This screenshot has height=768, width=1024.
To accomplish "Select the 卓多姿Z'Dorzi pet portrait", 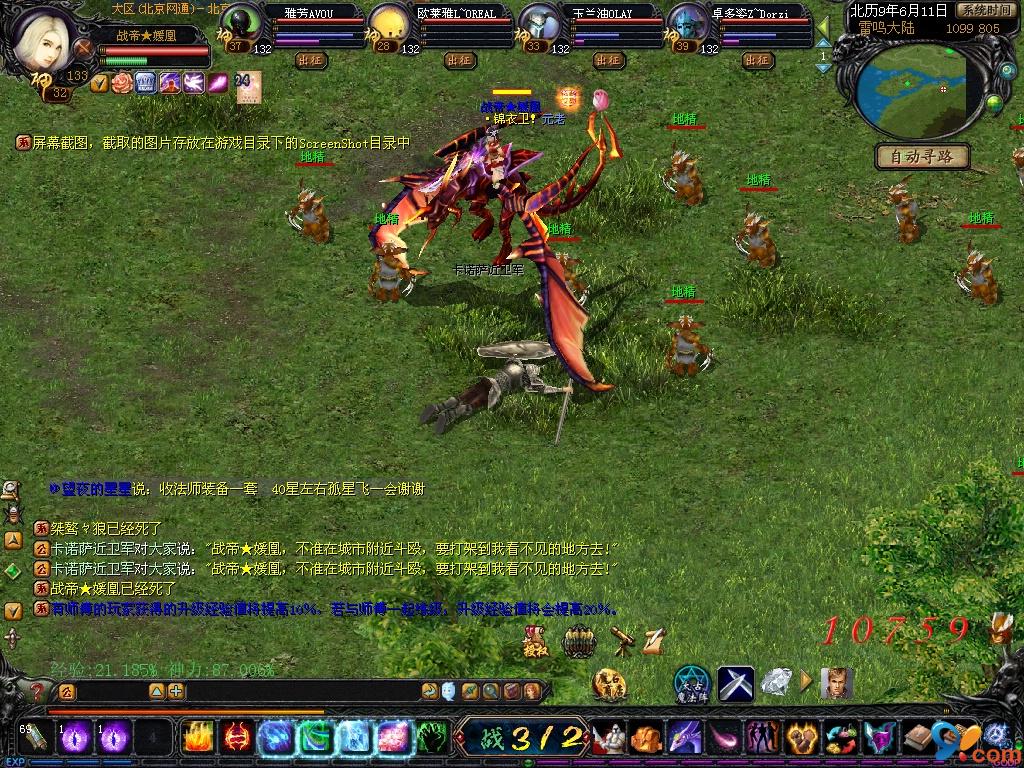I will point(686,25).
